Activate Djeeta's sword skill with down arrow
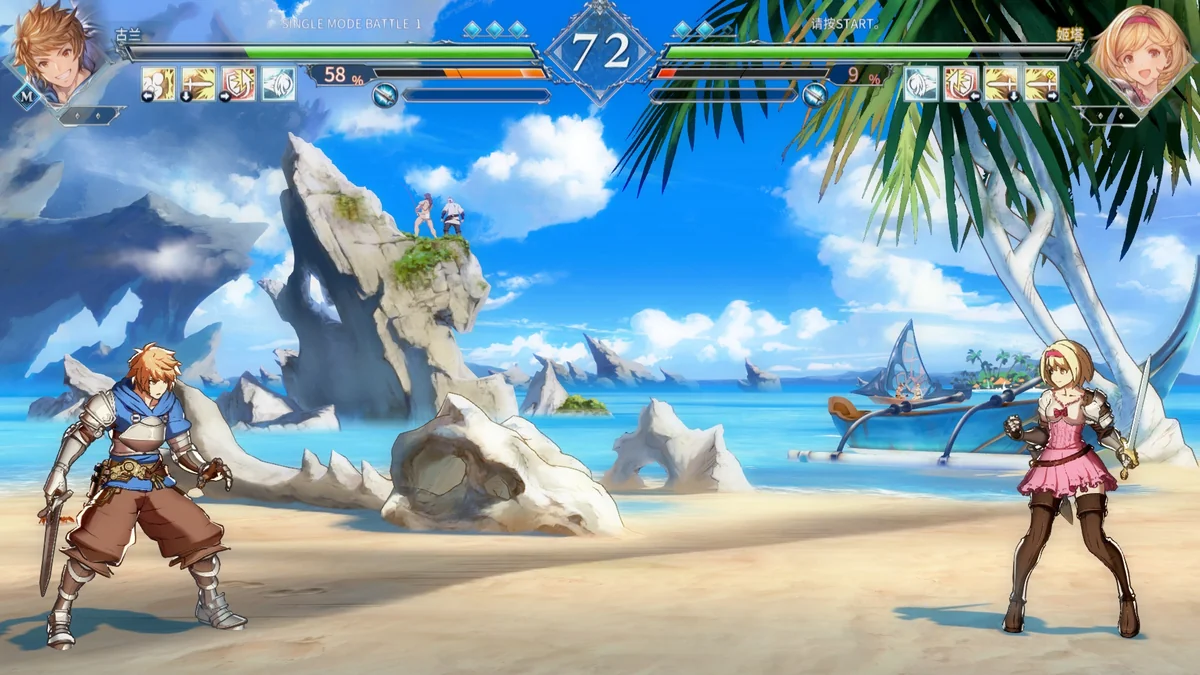 point(1001,84)
